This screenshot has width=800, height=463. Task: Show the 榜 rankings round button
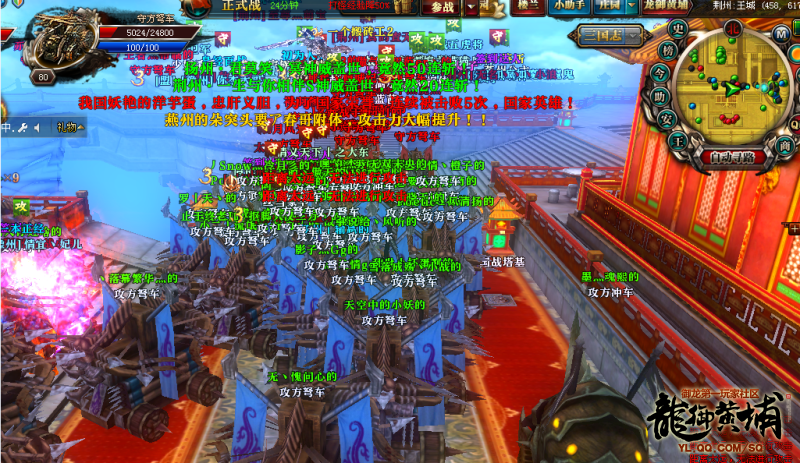pos(667,49)
